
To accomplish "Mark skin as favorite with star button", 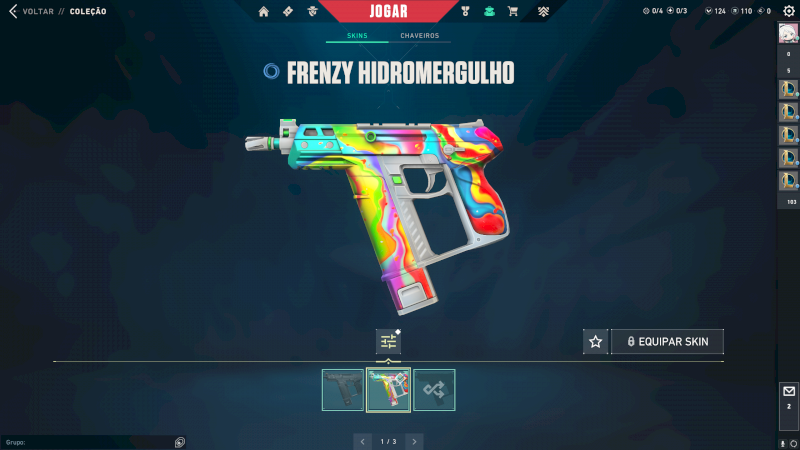I will click(596, 342).
